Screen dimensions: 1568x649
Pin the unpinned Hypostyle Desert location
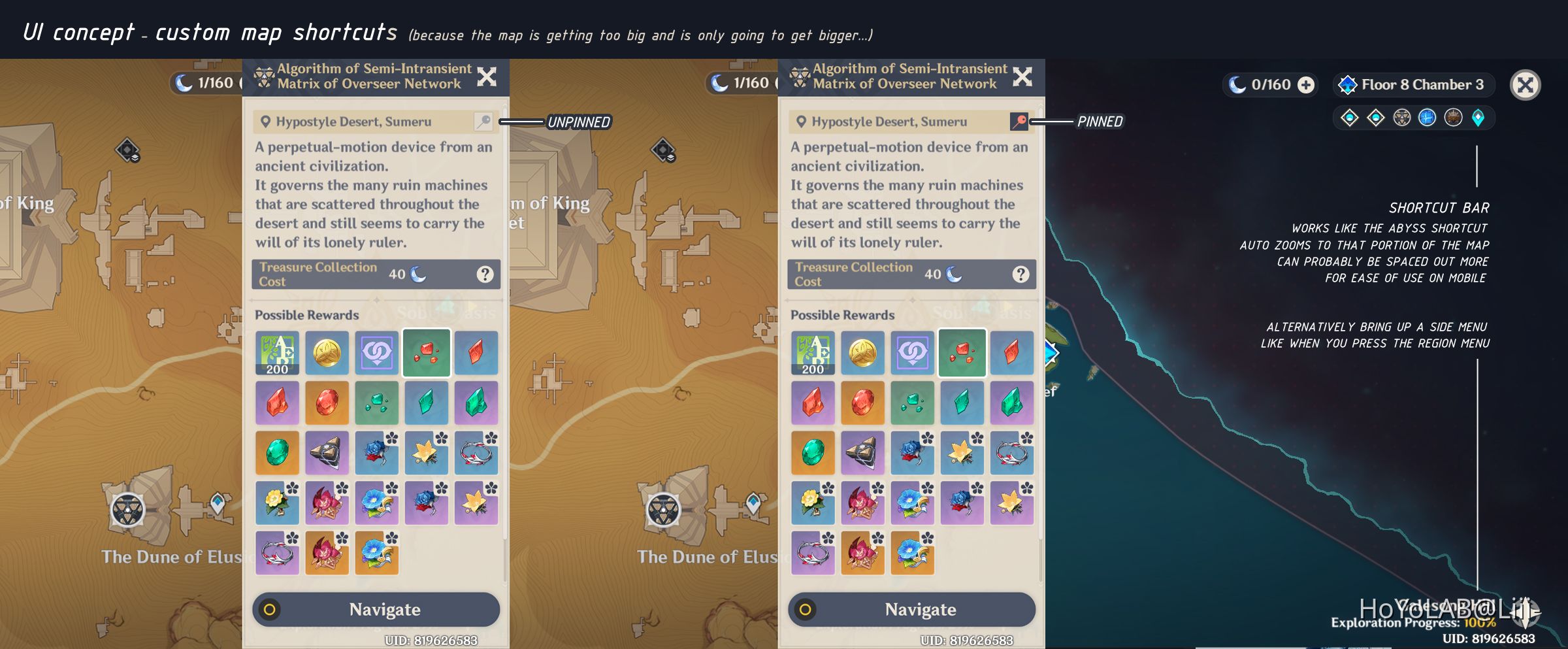tap(483, 122)
